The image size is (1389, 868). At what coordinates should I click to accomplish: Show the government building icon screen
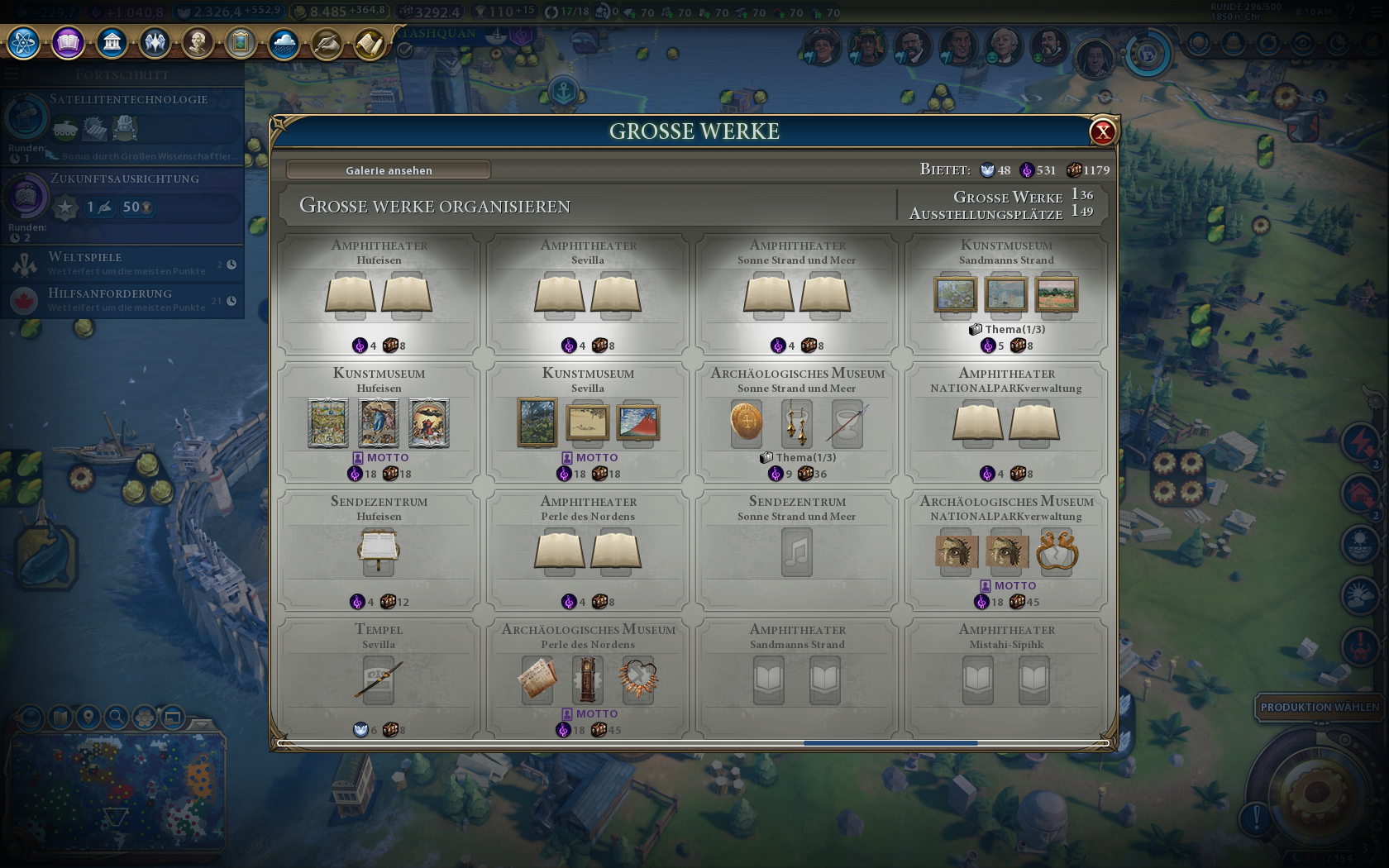pyautogui.click(x=112, y=42)
